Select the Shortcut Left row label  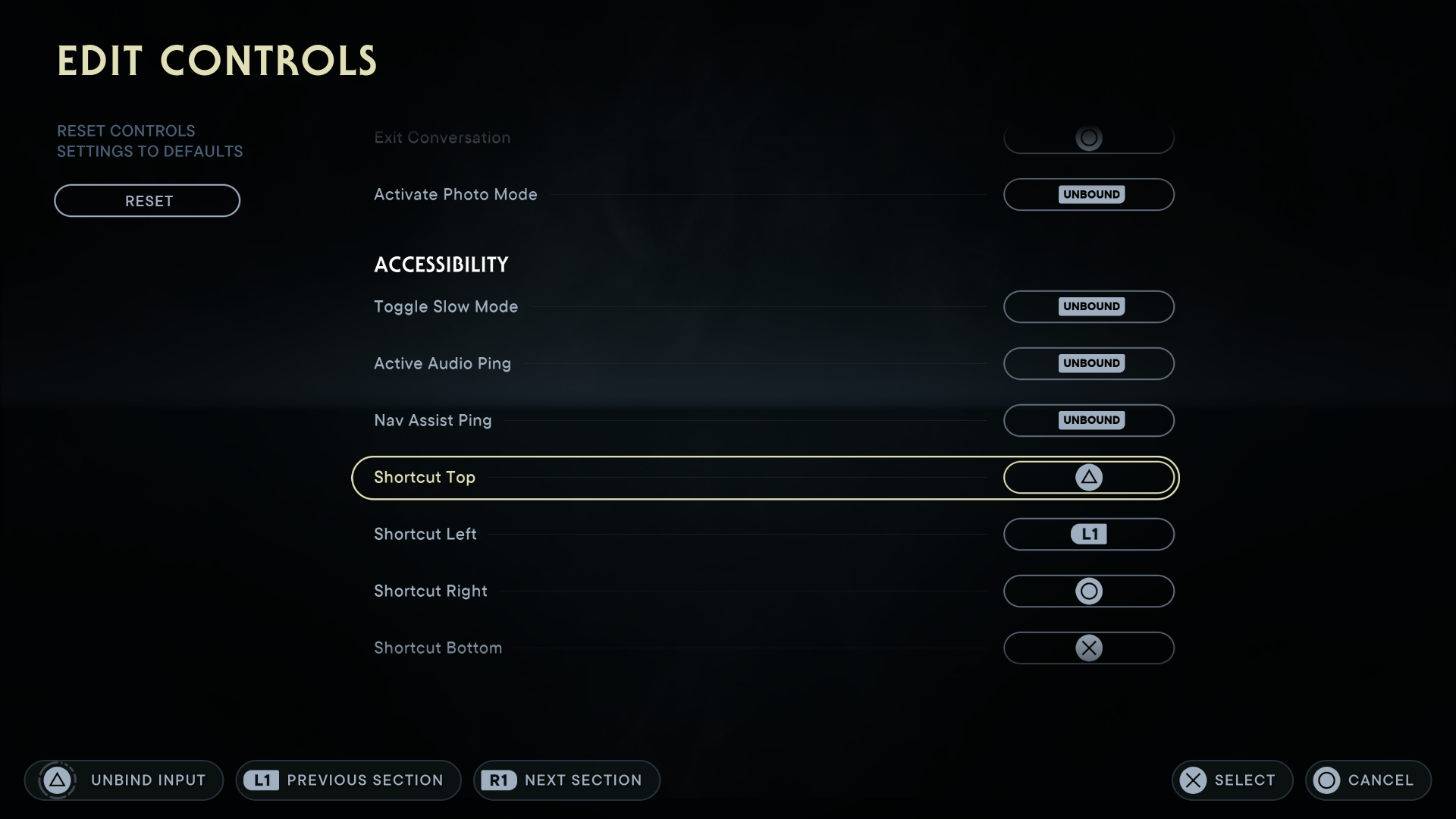pyautogui.click(x=425, y=534)
